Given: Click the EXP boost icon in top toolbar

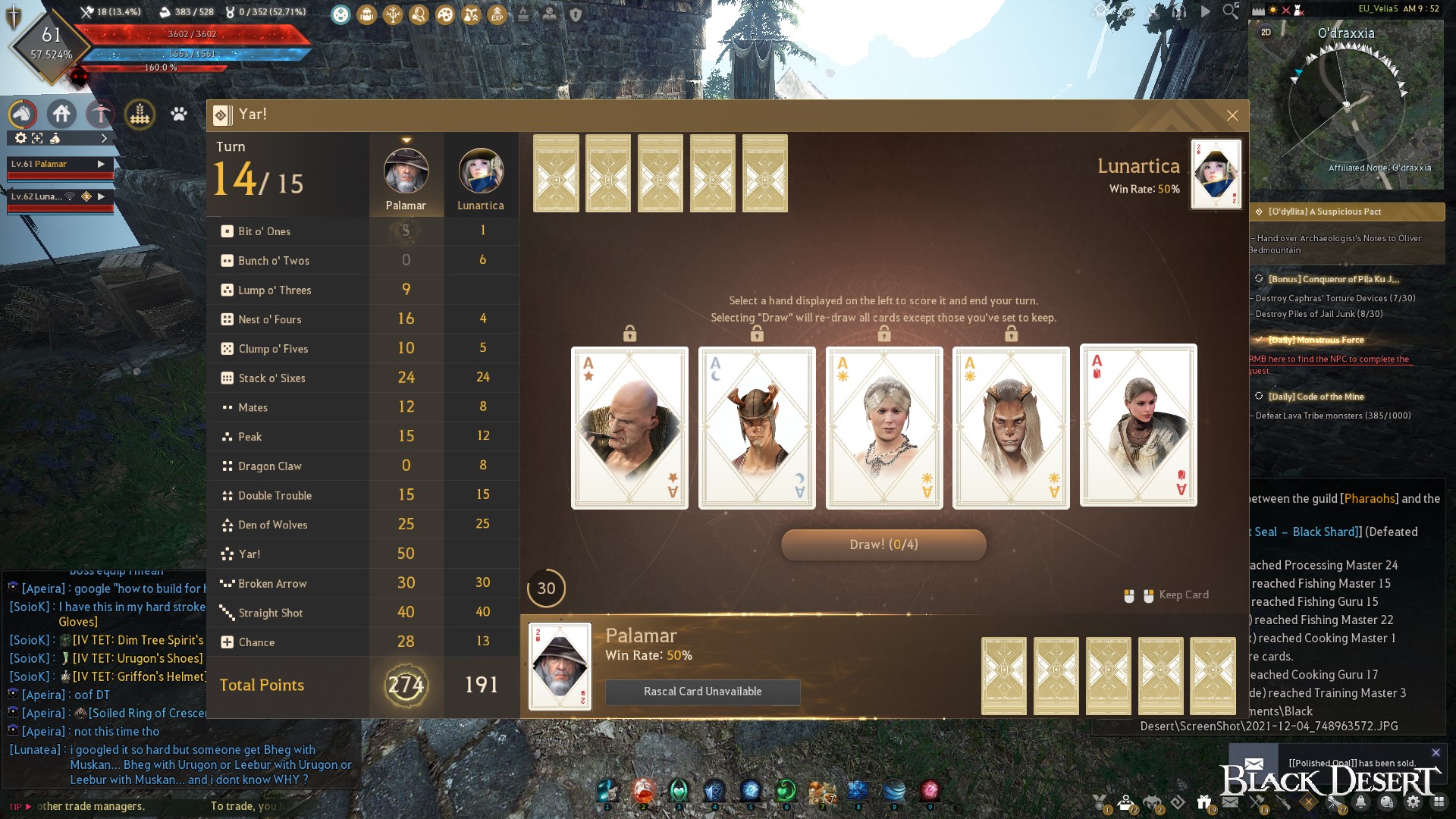Looking at the screenshot, I should tap(498, 13).
